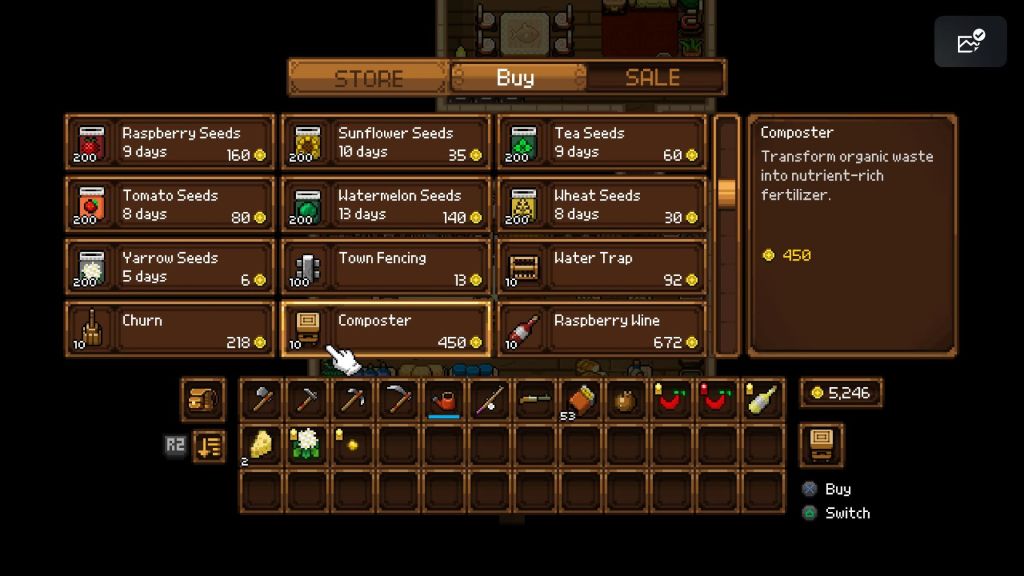The height and width of the screenshot is (576, 1024).
Task: Click the Wheat Seeds entry
Action: click(602, 205)
